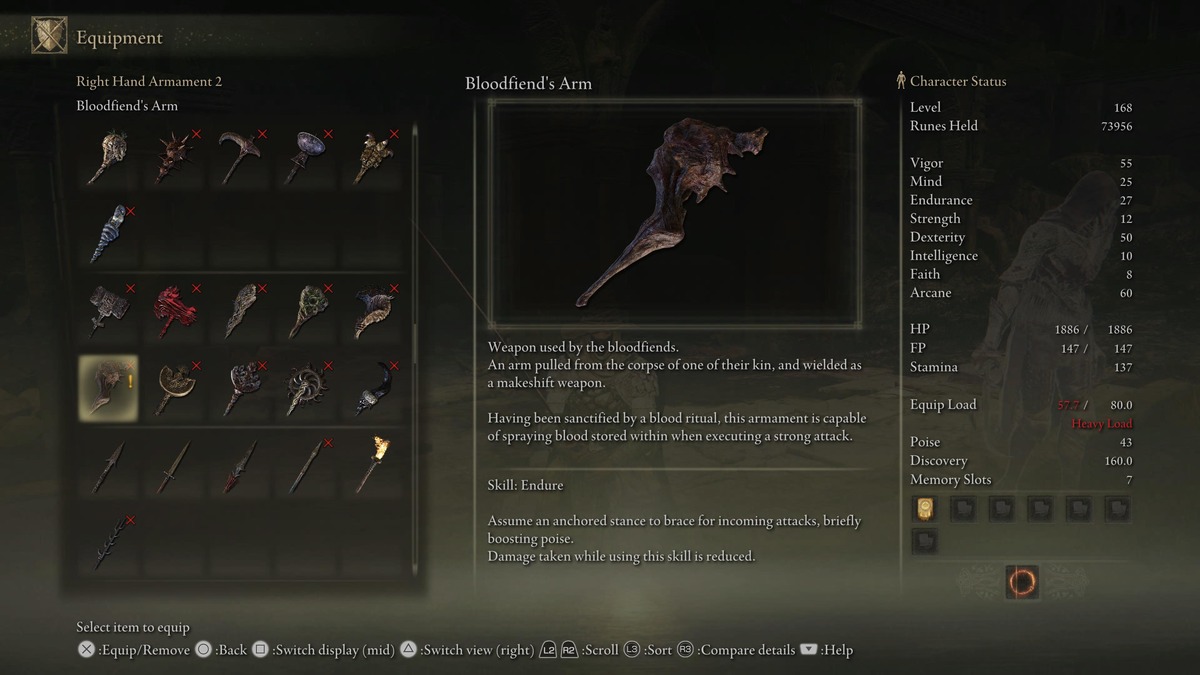The image size is (1200, 675).
Task: Select the glowing ring great rune icon
Action: point(1022,581)
